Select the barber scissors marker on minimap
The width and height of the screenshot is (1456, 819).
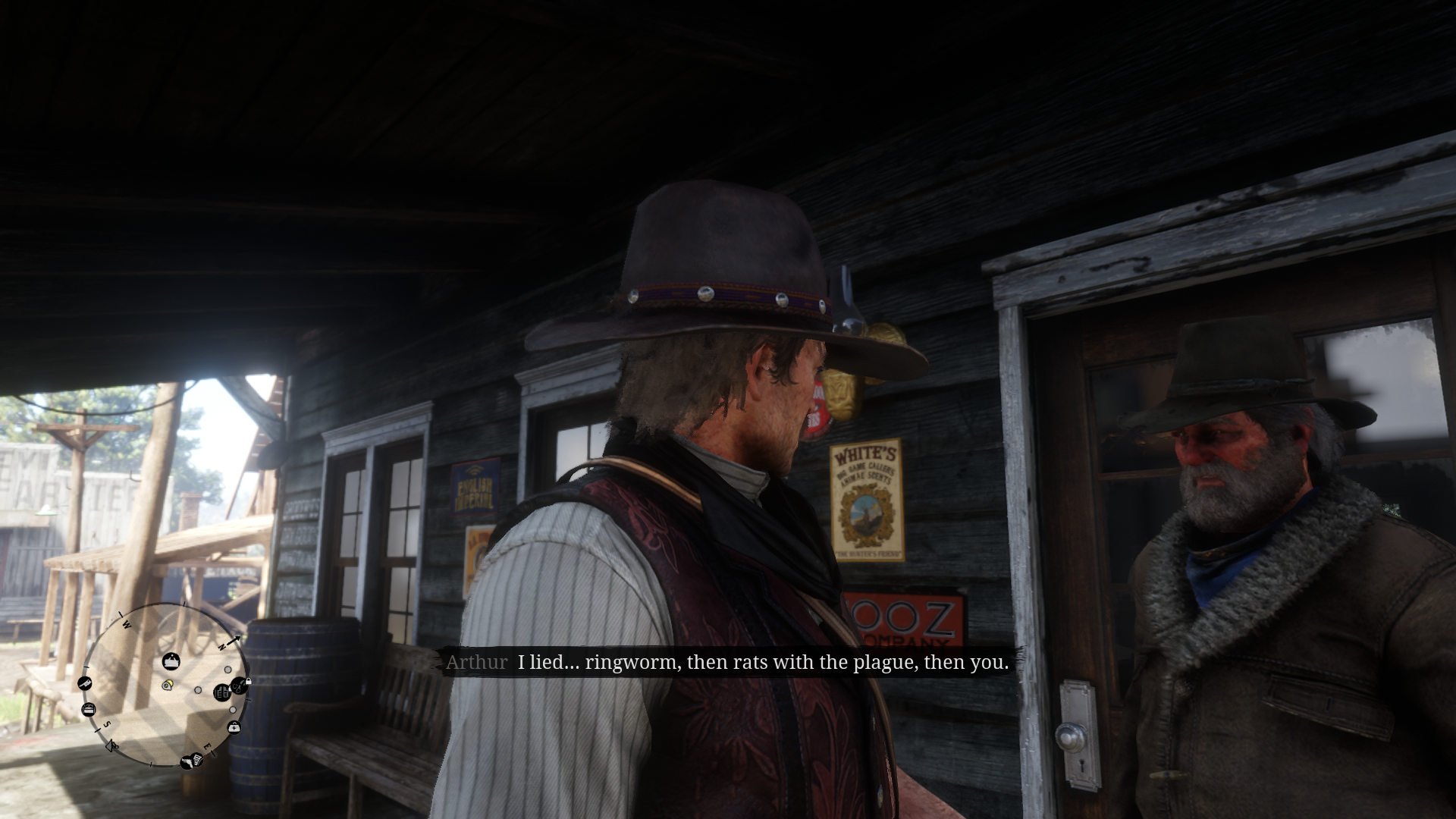(238, 686)
